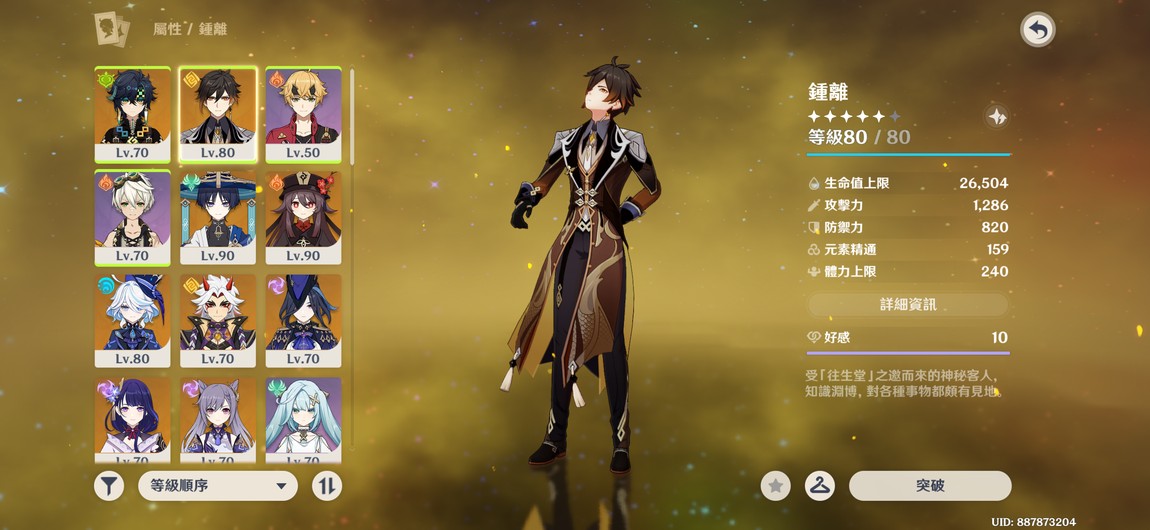Pick the Electro character with dark hat Lv.70
Image resolution: width=1150 pixels, height=530 pixels.
pos(303,319)
